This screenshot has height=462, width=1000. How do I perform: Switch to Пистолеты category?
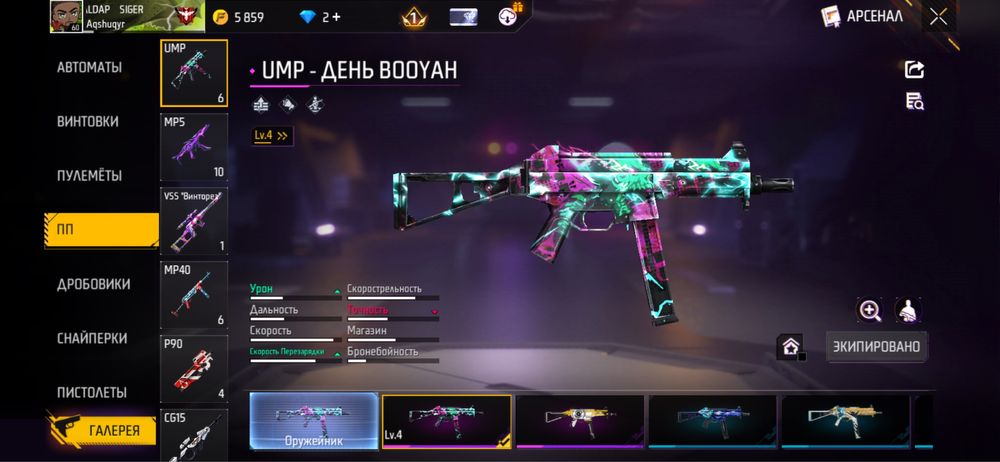point(91,392)
